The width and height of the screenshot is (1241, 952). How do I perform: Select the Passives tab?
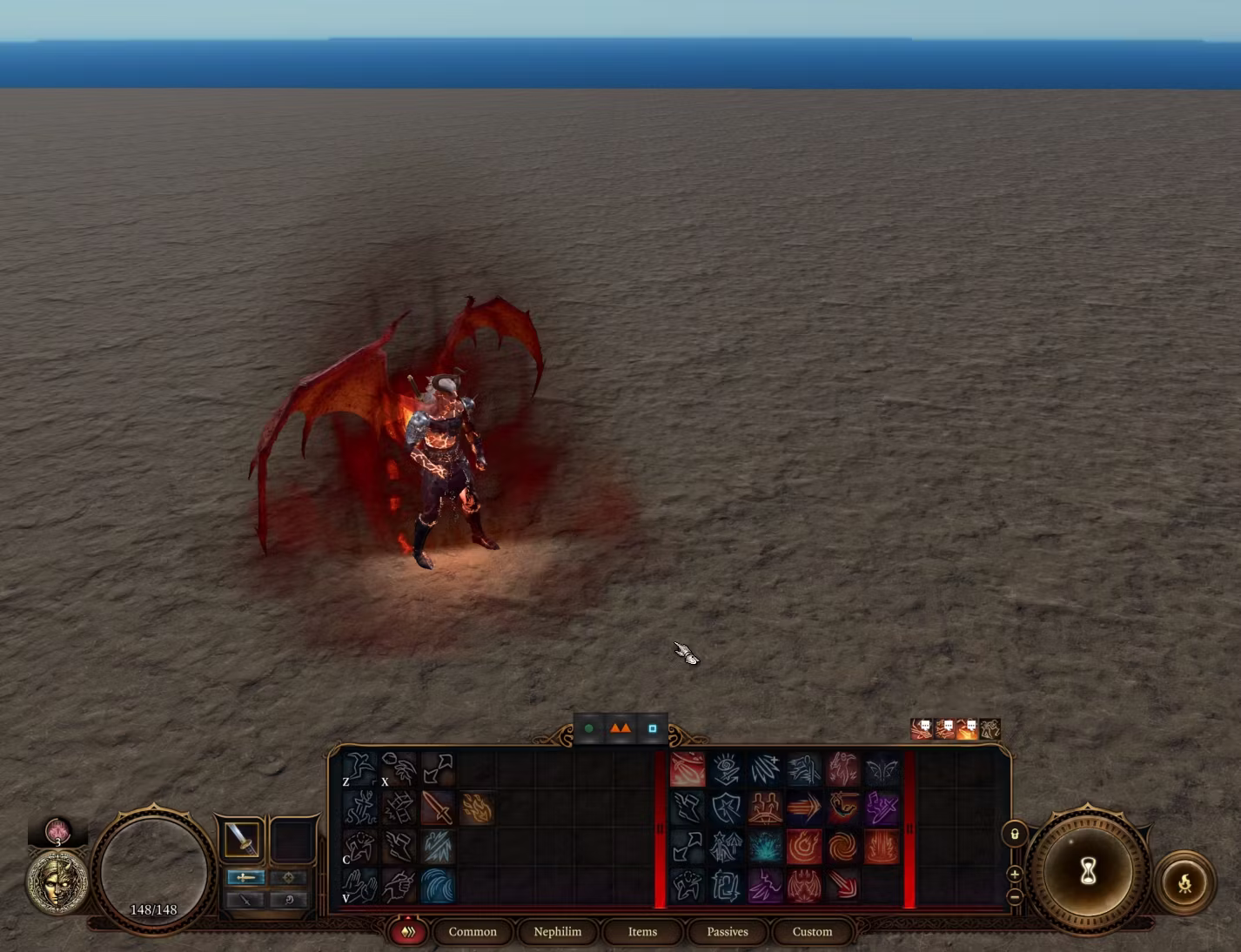727,931
